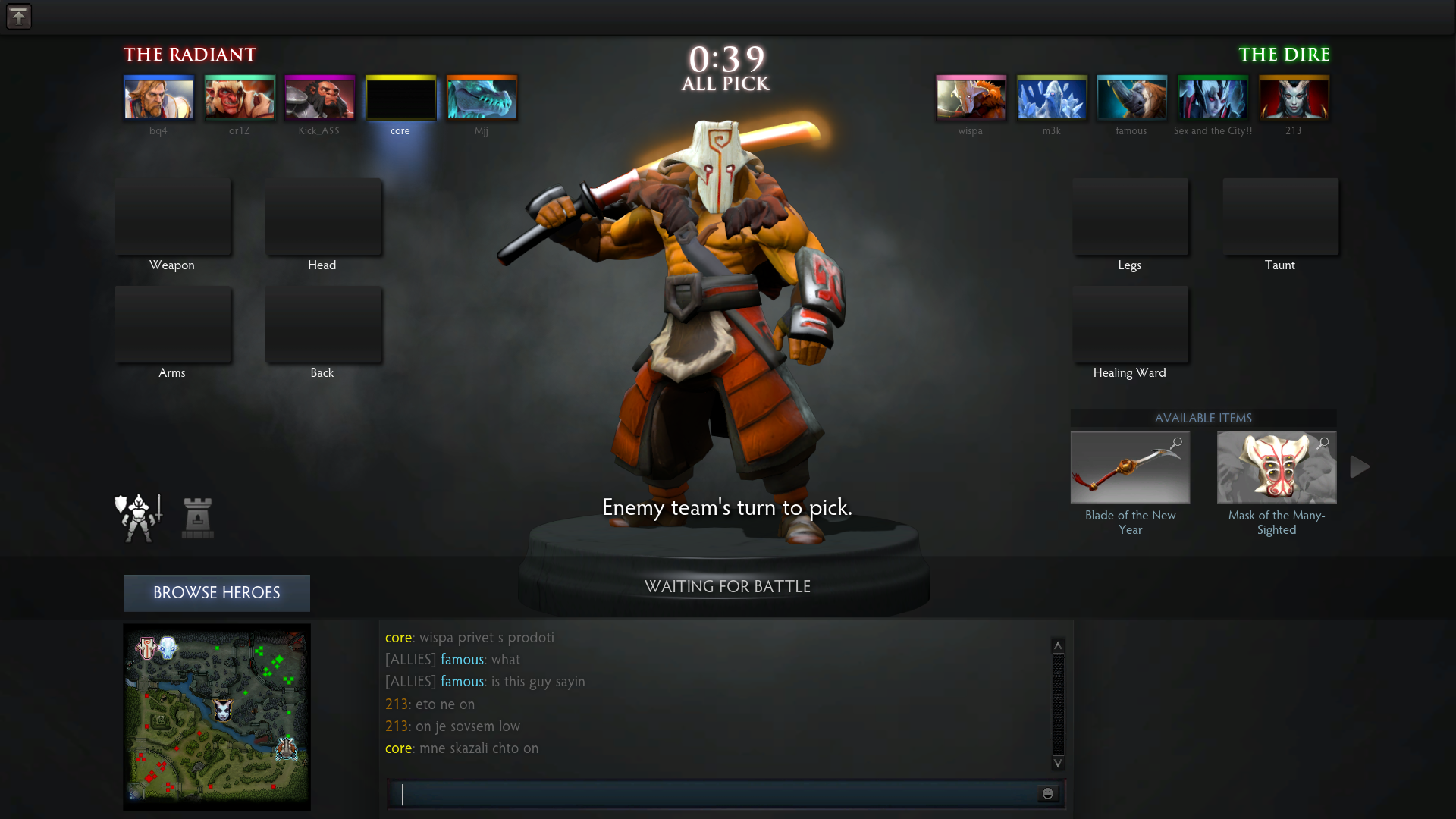Select the Head cosmetic slot
This screenshot has width=1456, height=819.
tap(323, 218)
